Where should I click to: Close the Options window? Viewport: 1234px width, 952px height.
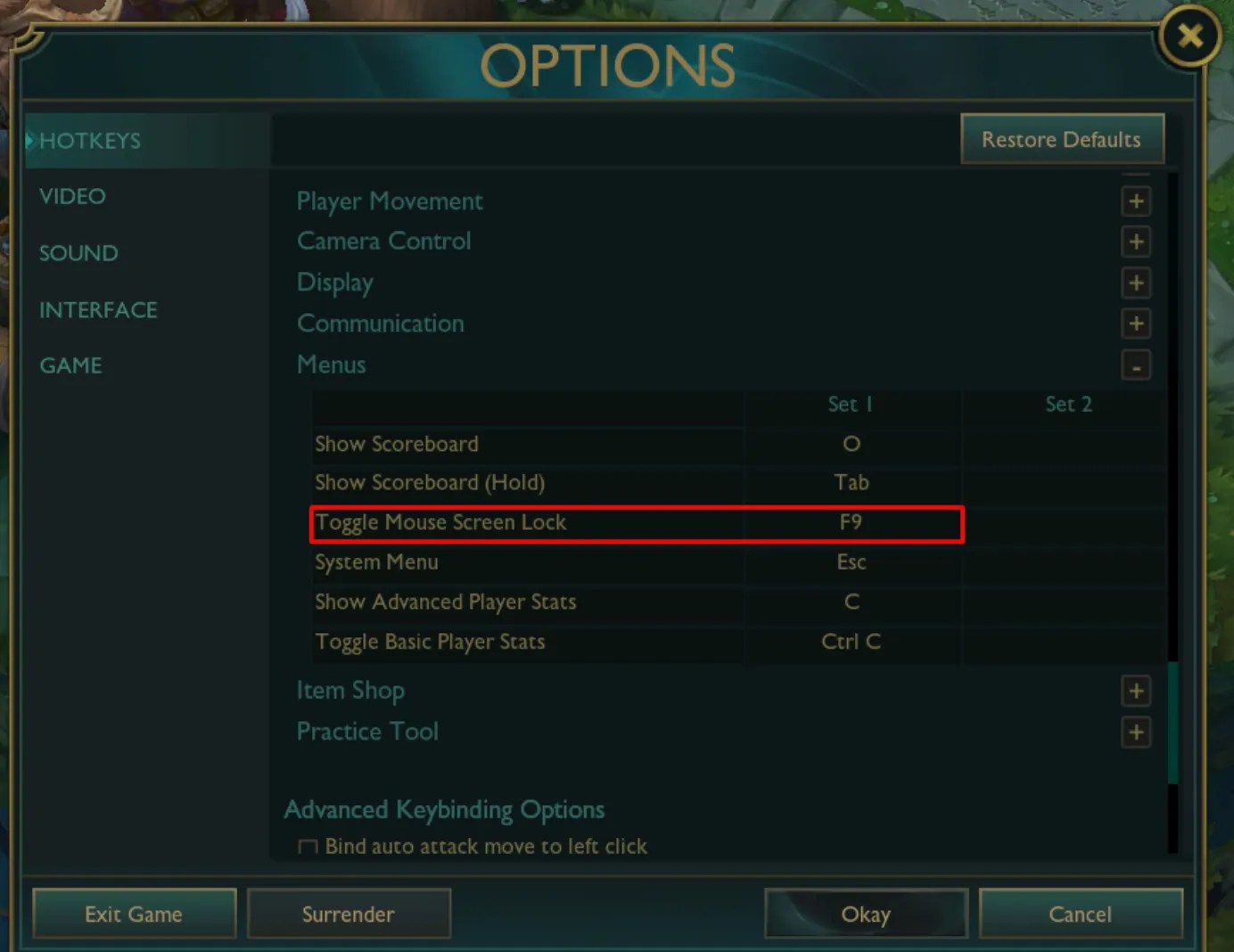tap(1189, 36)
